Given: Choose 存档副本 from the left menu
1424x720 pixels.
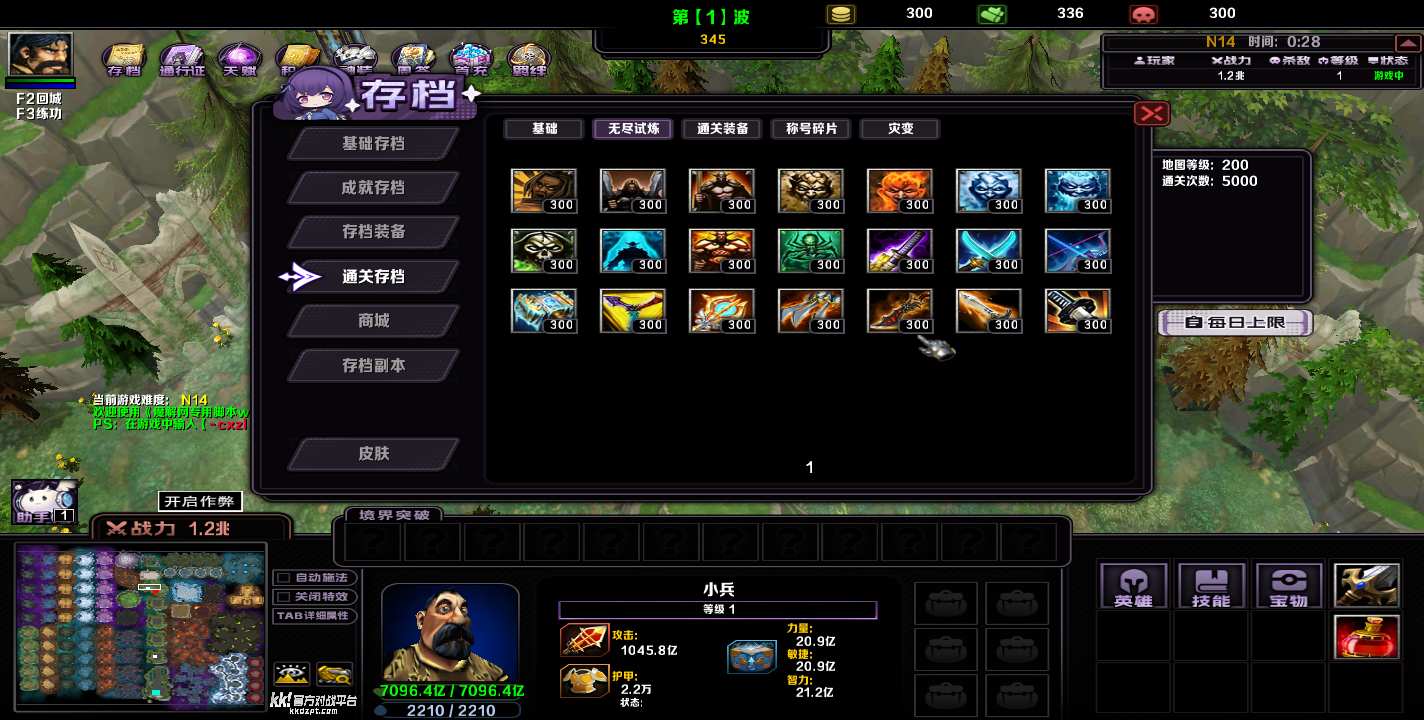Looking at the screenshot, I should (373, 365).
